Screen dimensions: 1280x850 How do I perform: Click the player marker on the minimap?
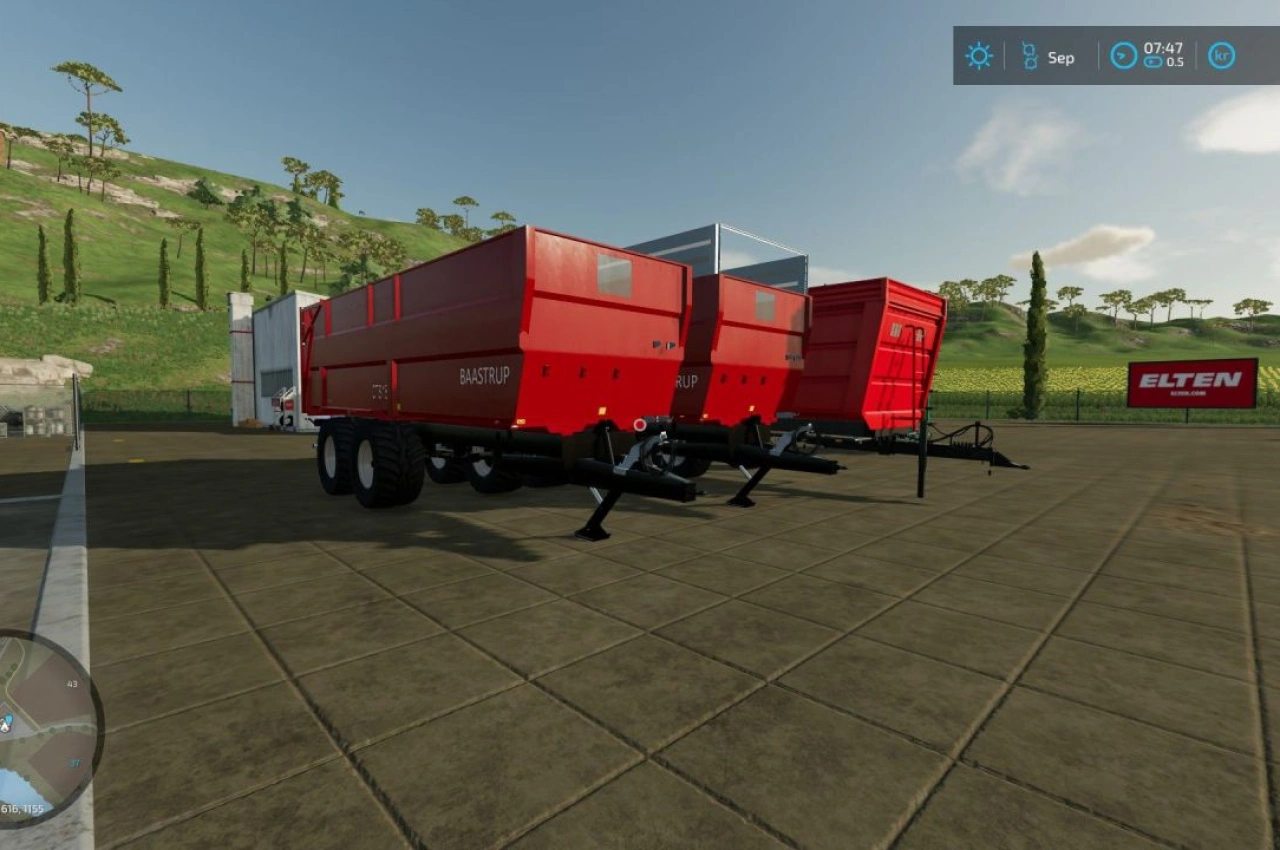pyautogui.click(x=7, y=726)
